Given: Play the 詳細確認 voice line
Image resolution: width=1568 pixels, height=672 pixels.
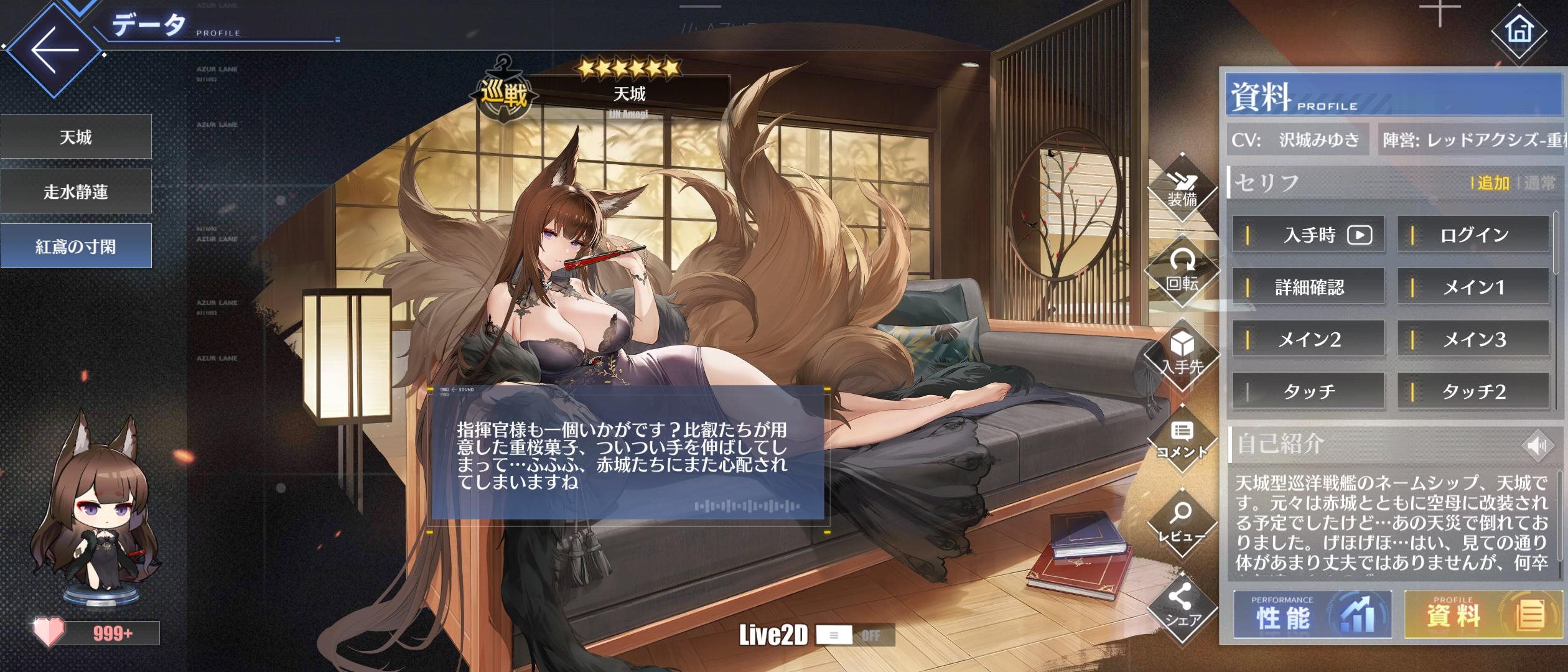Looking at the screenshot, I should pyautogui.click(x=1309, y=287).
